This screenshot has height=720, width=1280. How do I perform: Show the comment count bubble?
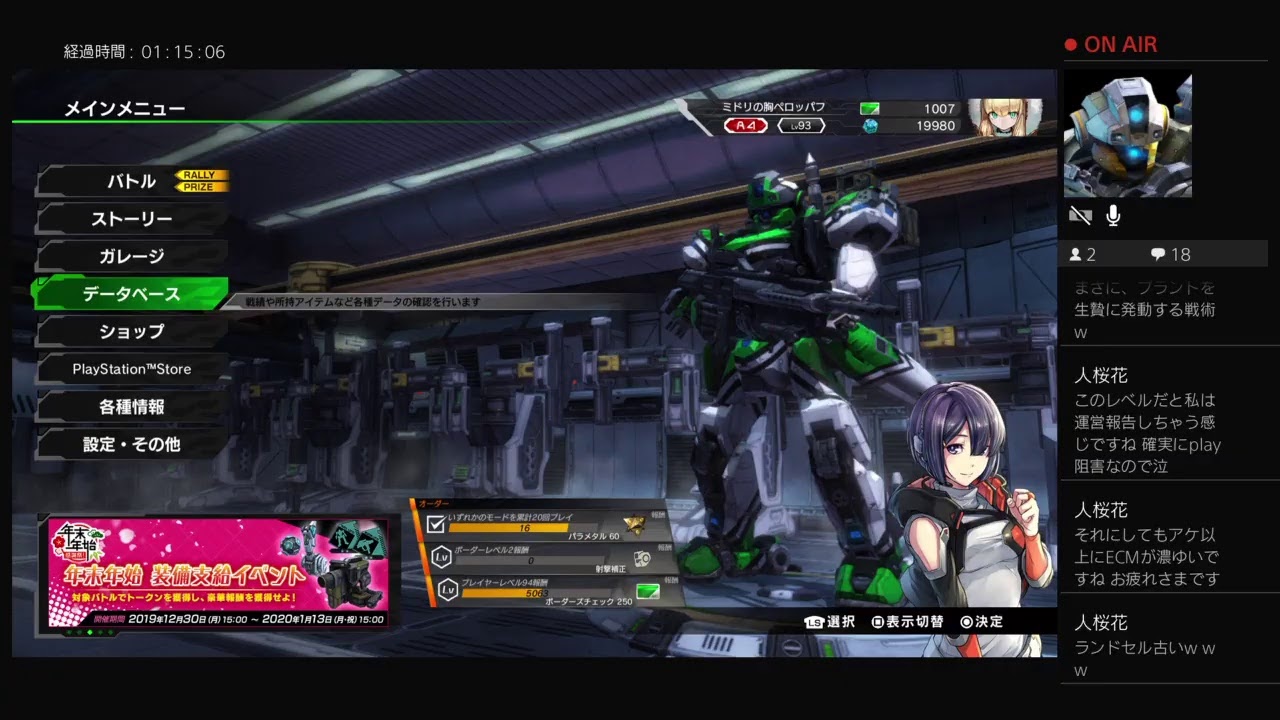coord(1170,254)
